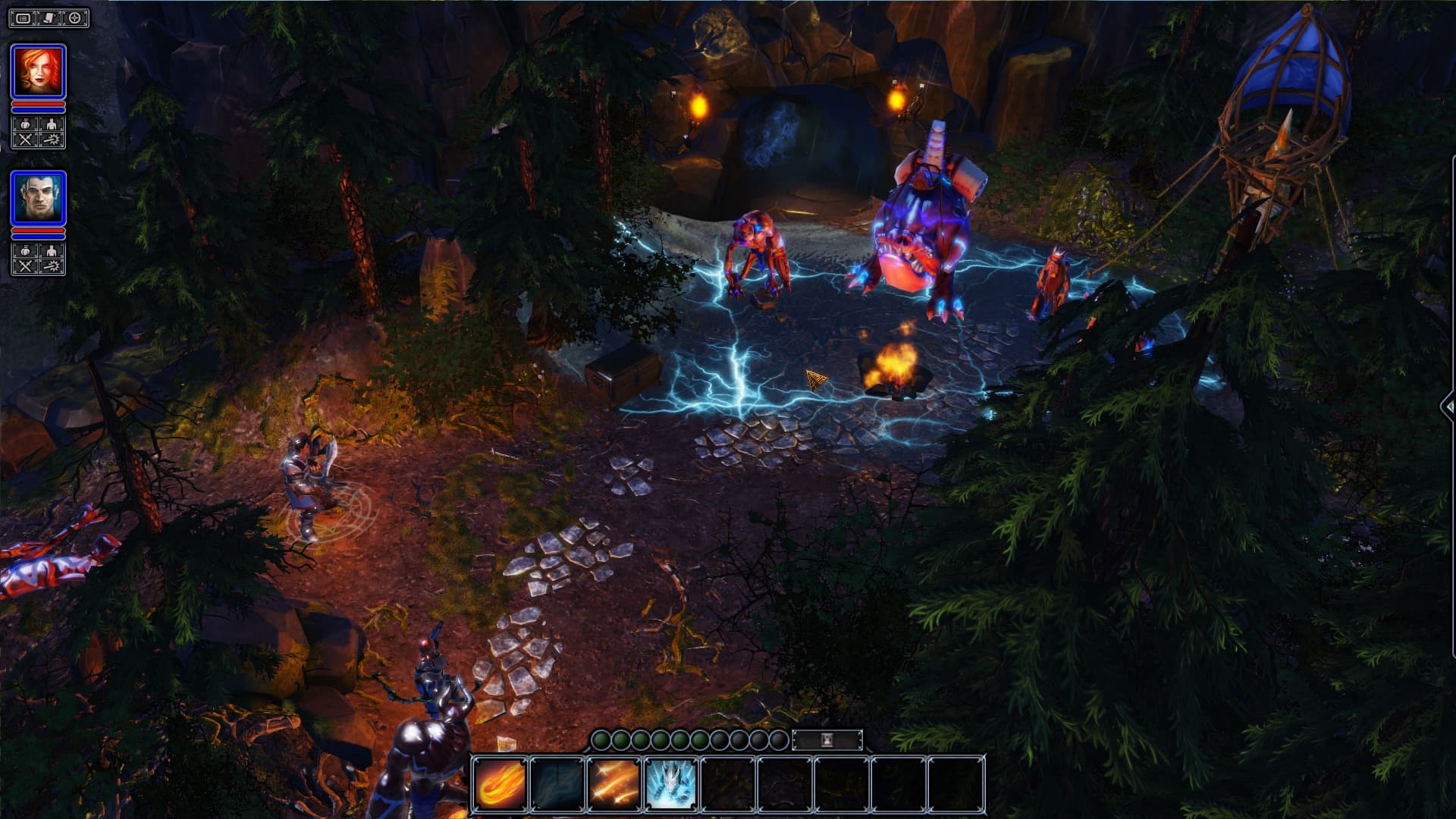Open the main menu list icon at top-left

pos(24,19)
